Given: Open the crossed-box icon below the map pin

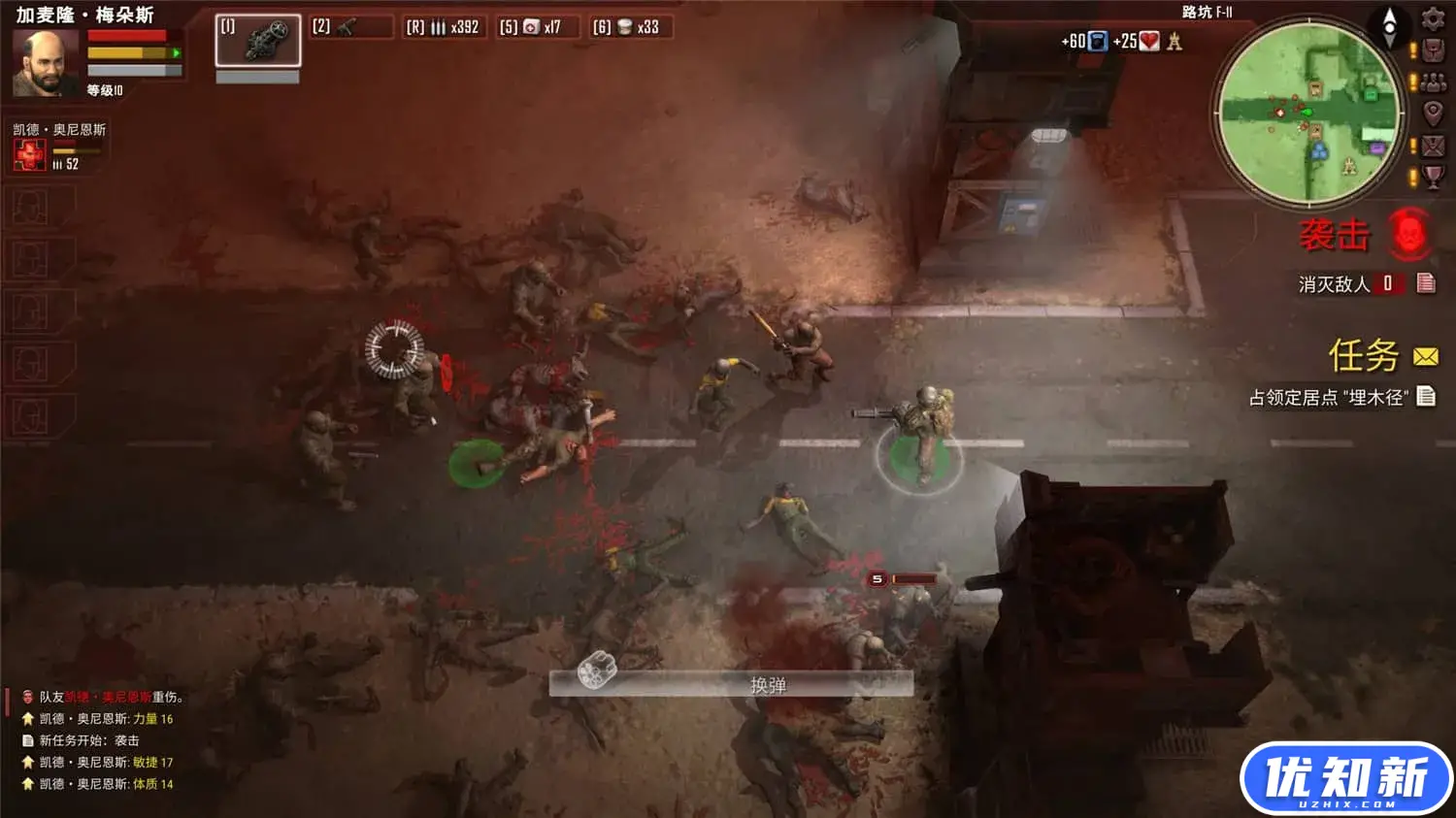Looking at the screenshot, I should pyautogui.click(x=1433, y=146).
